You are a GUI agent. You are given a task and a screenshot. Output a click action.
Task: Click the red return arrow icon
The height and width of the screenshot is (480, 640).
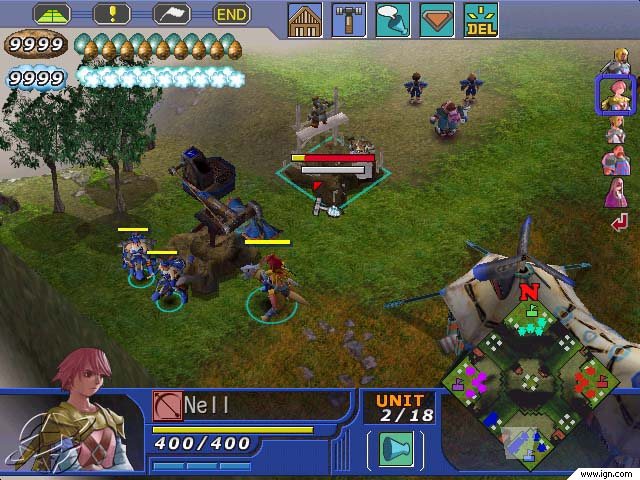coord(620,222)
